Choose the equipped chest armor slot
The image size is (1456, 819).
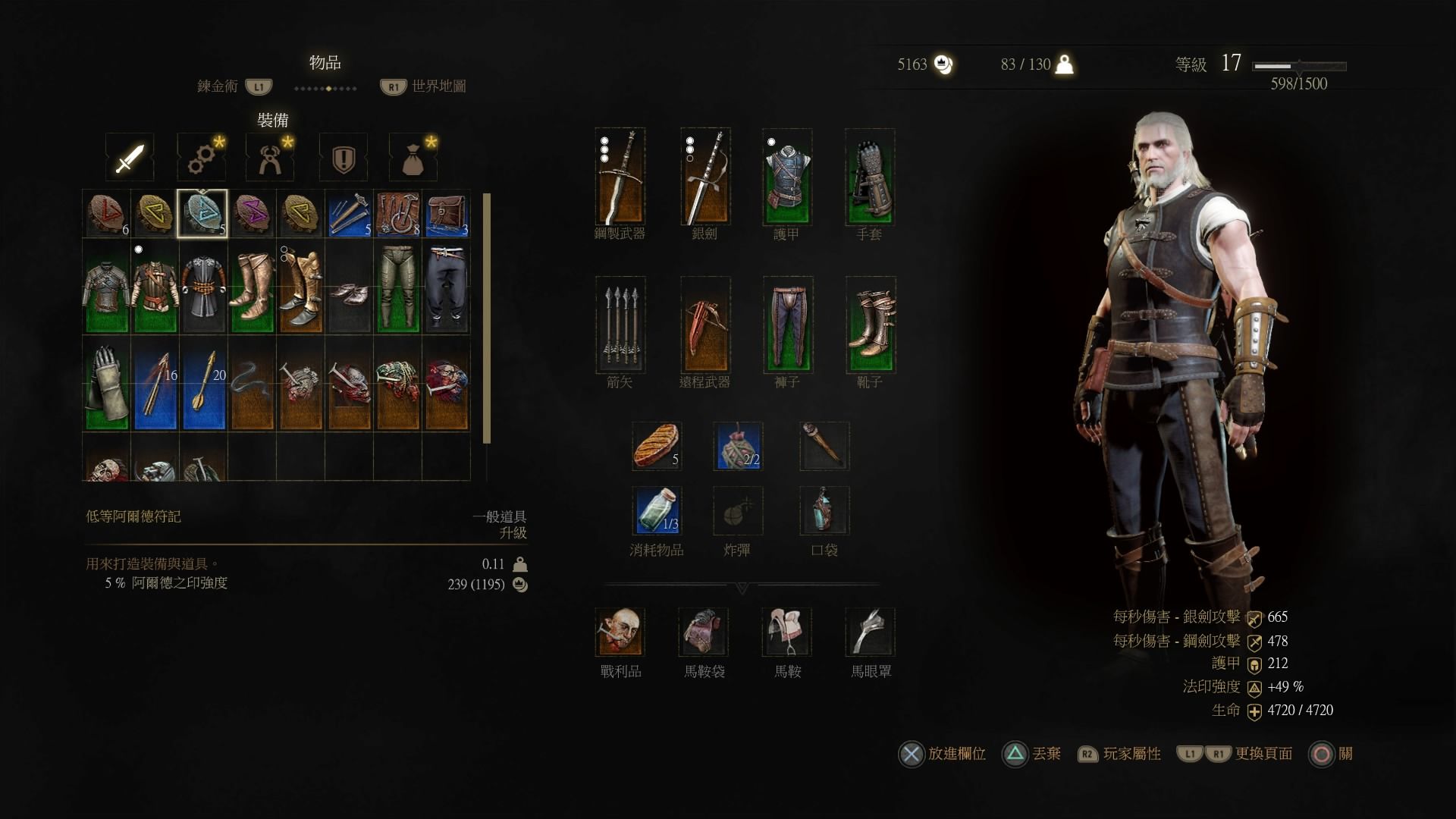(x=787, y=177)
